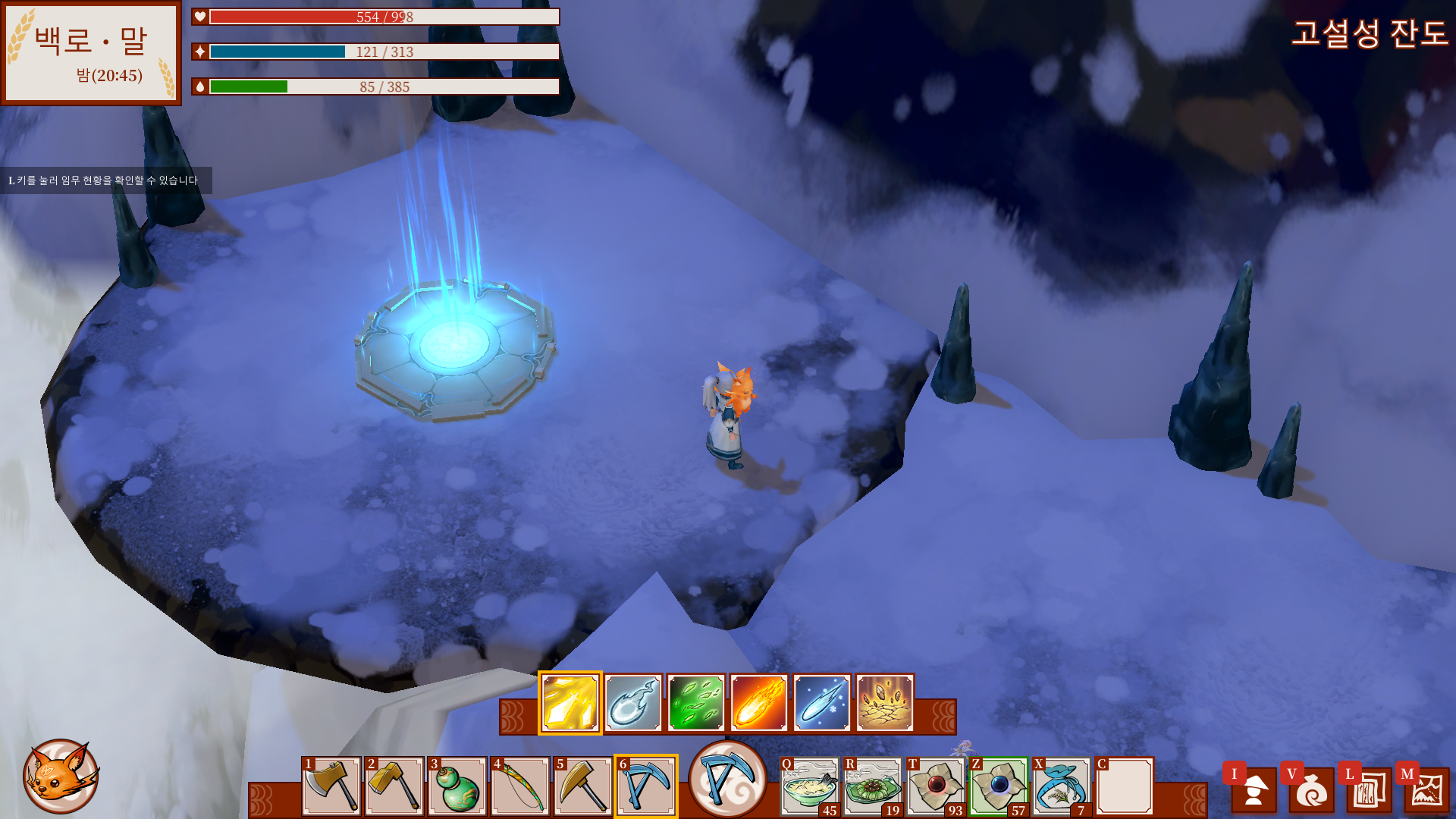Image resolution: width=1456 pixels, height=819 pixels.
Task: Activate the earth rock shards spell
Action: pyautogui.click(x=885, y=703)
